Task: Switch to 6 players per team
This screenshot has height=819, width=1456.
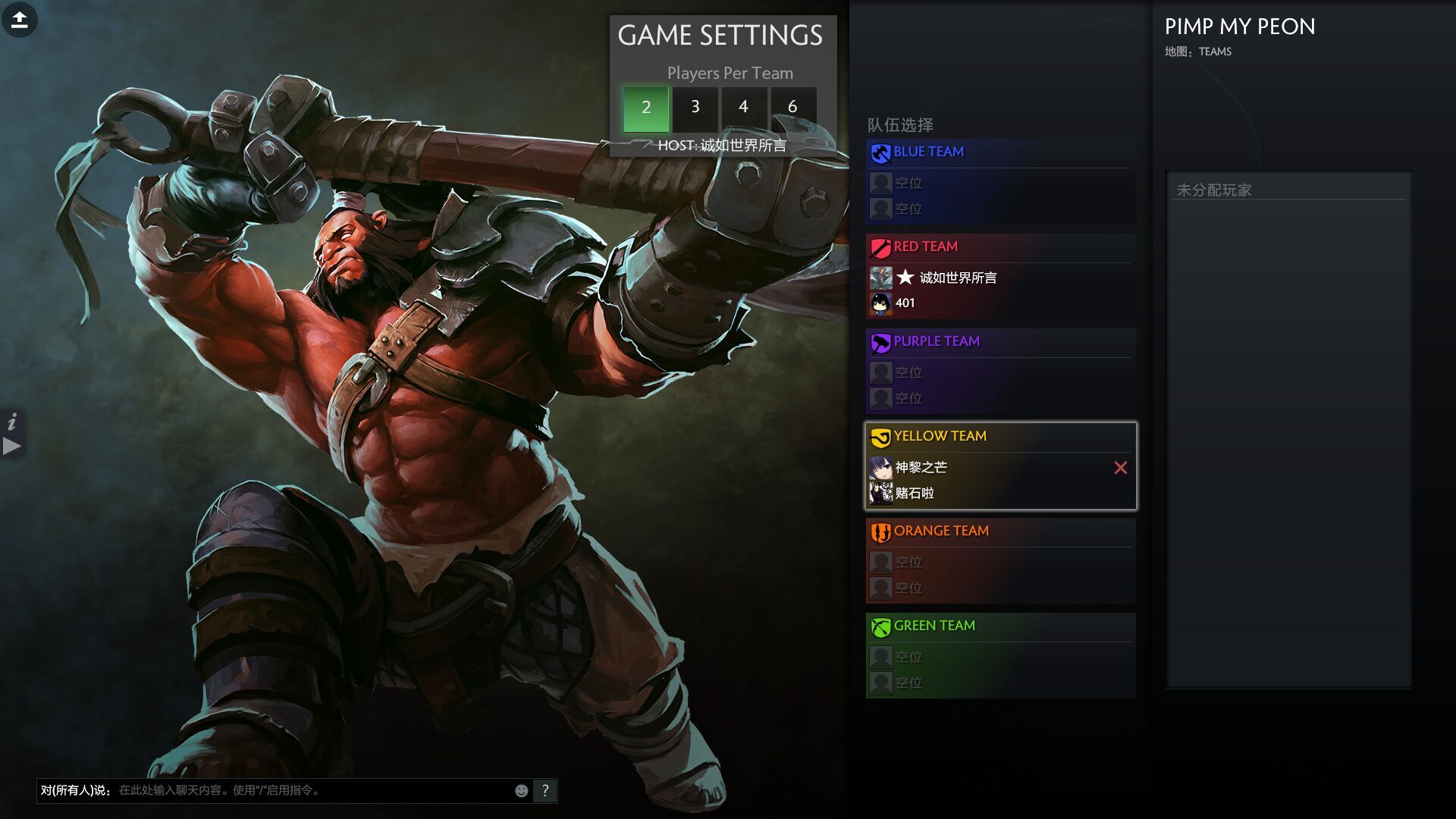Action: [x=792, y=108]
